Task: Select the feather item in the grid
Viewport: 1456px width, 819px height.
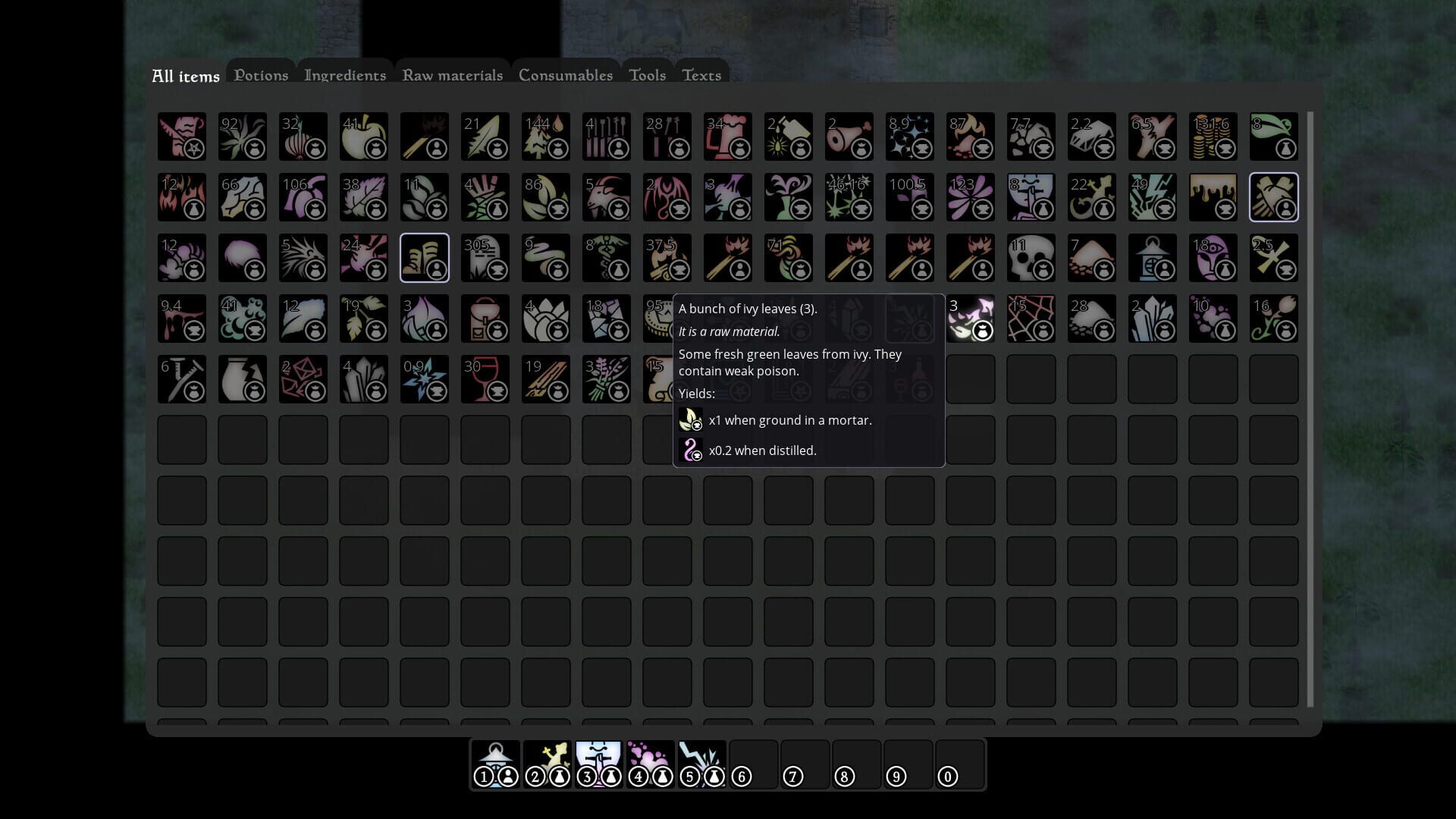Action: tap(485, 136)
